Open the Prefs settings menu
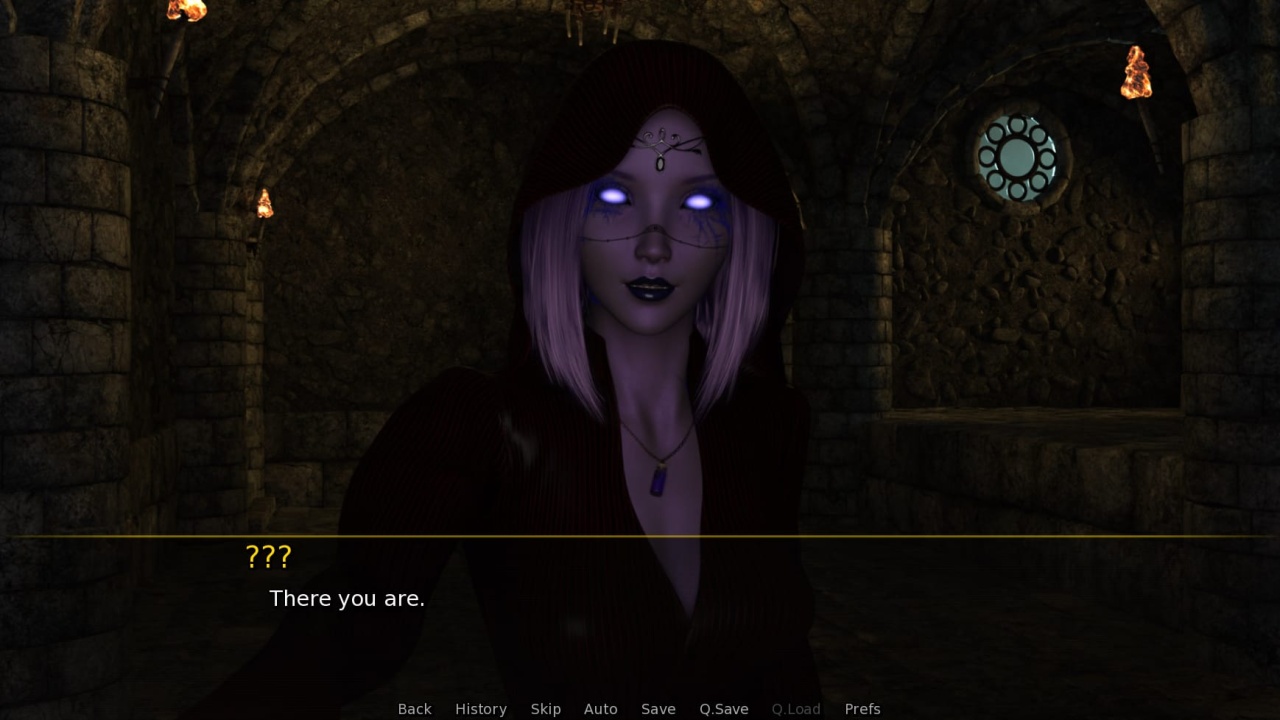 coord(862,709)
